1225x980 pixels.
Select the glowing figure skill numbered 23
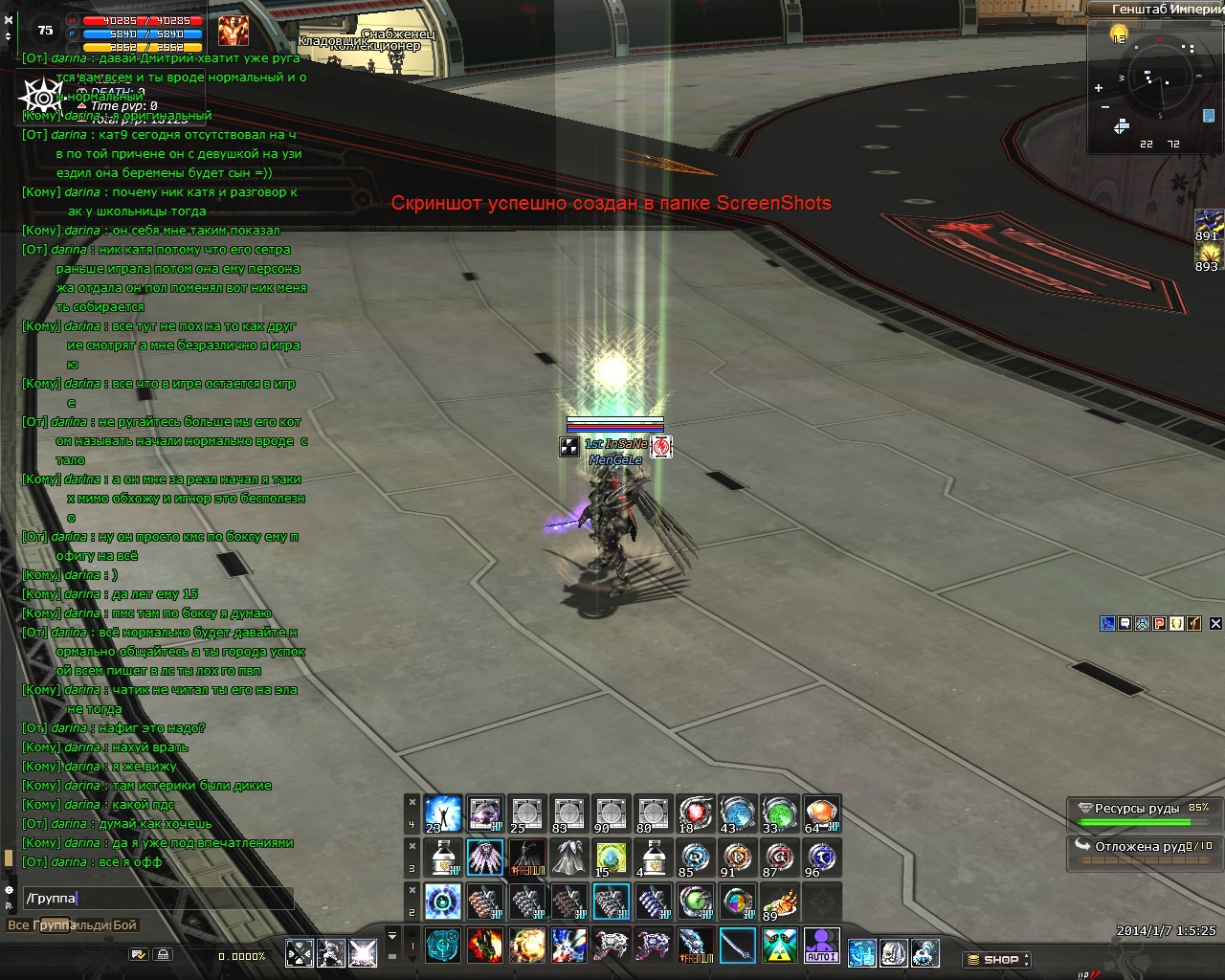pyautogui.click(x=442, y=813)
